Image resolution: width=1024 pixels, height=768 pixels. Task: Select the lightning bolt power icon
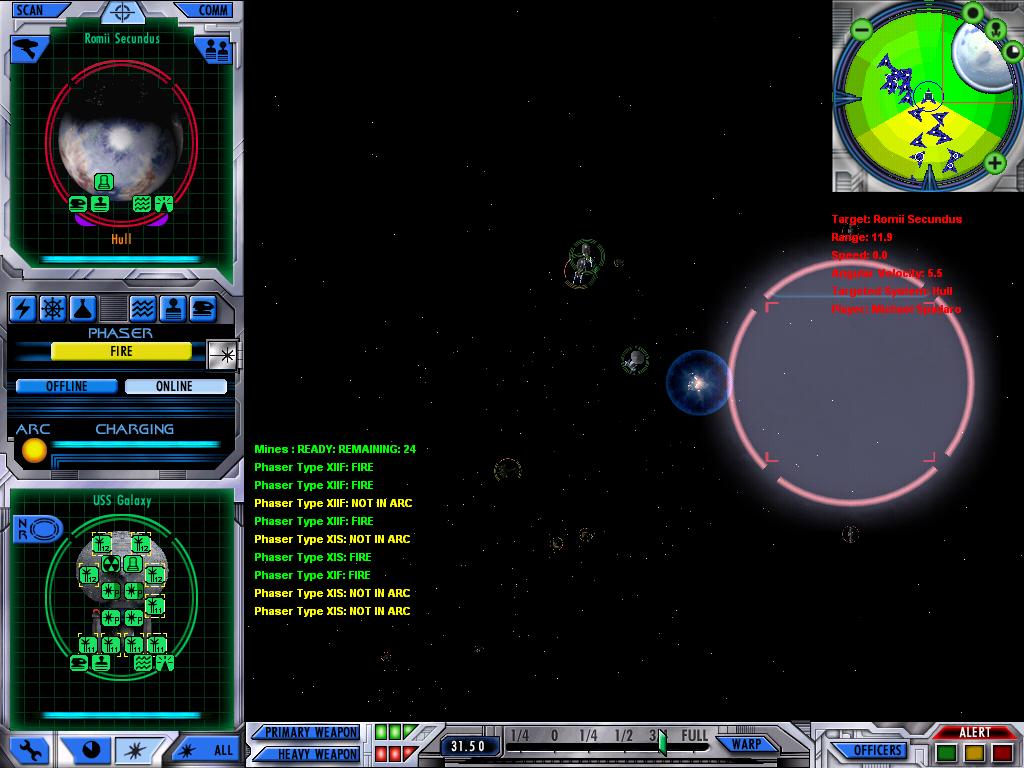click(x=23, y=308)
